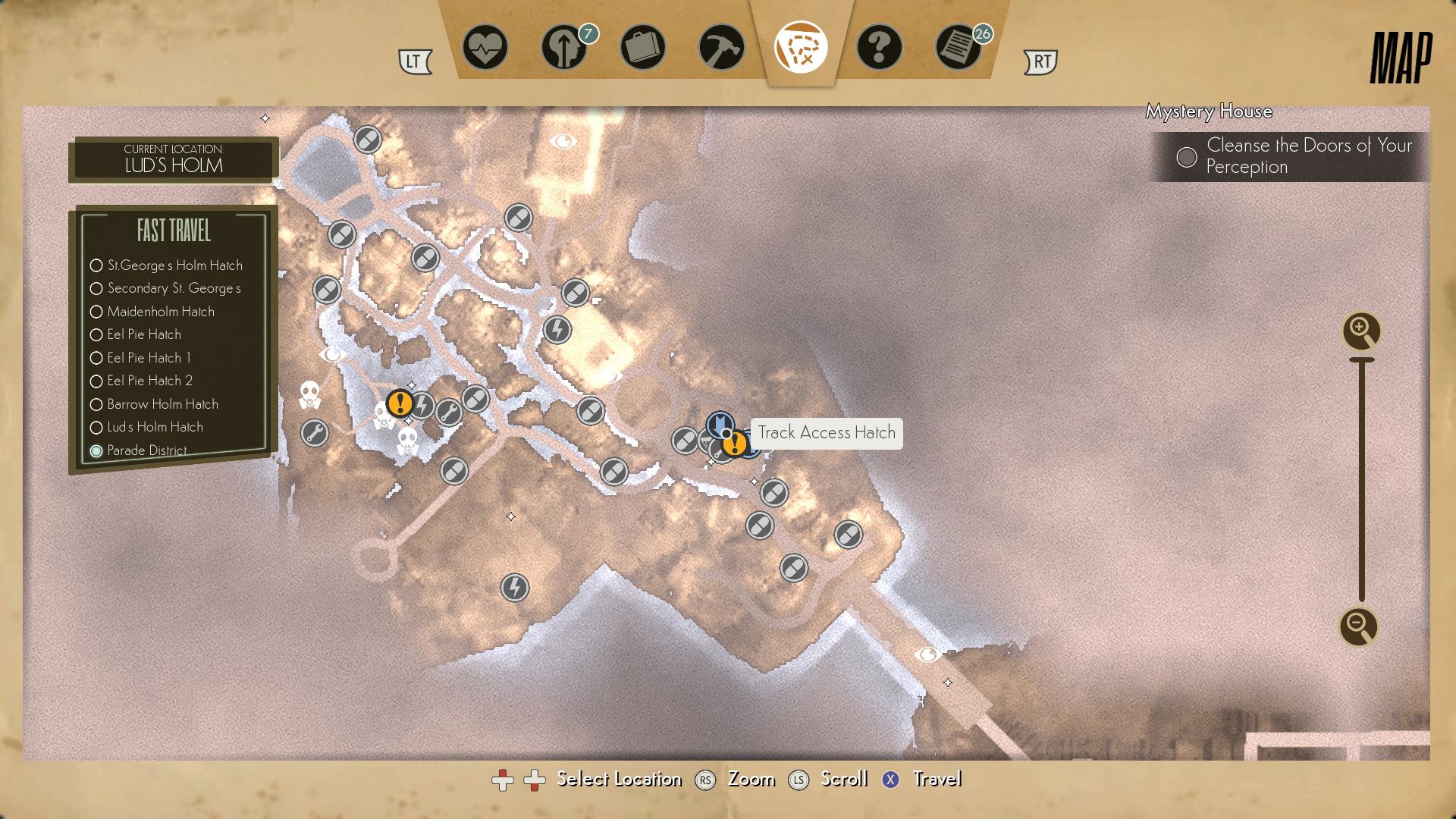
Task: Open the question mark help tab
Action: (879, 48)
